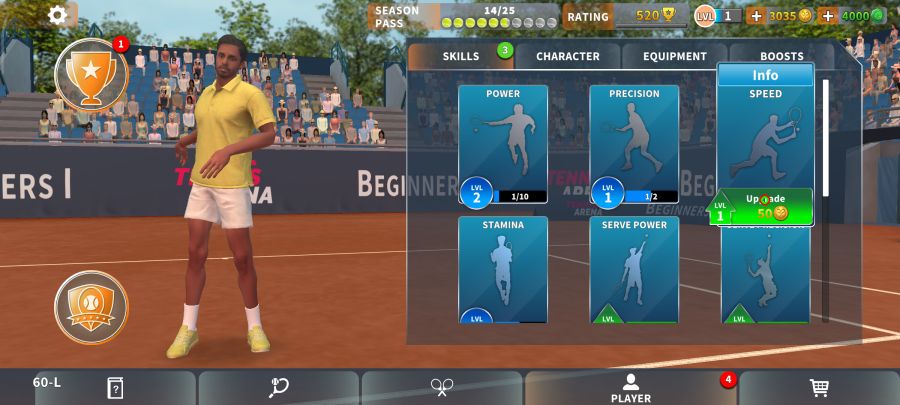Switch to the Character tab
The image size is (900, 405).
pyautogui.click(x=567, y=56)
